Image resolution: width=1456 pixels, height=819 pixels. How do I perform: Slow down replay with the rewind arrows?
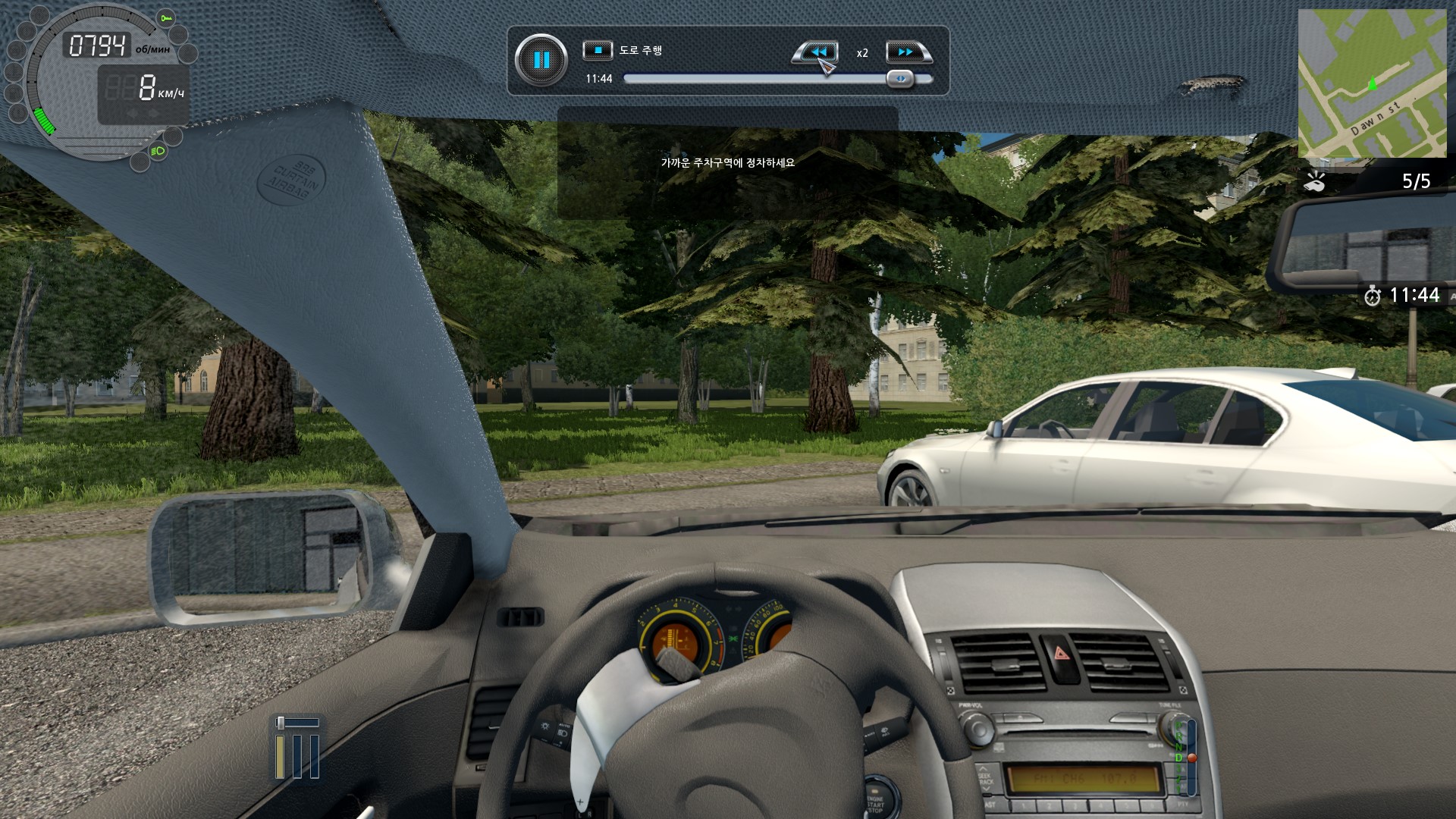(x=817, y=52)
